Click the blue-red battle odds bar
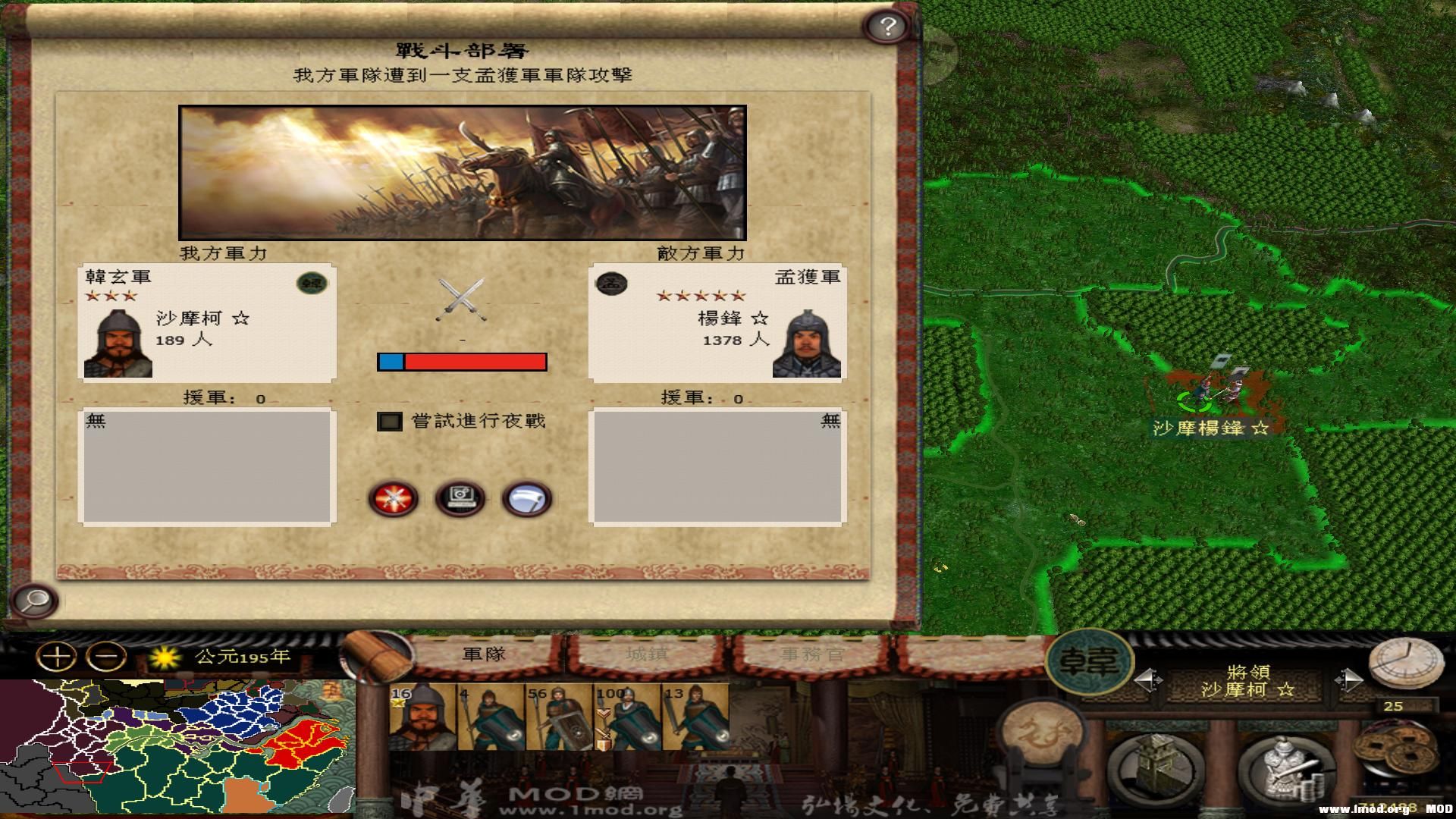The height and width of the screenshot is (819, 1456). click(x=462, y=362)
